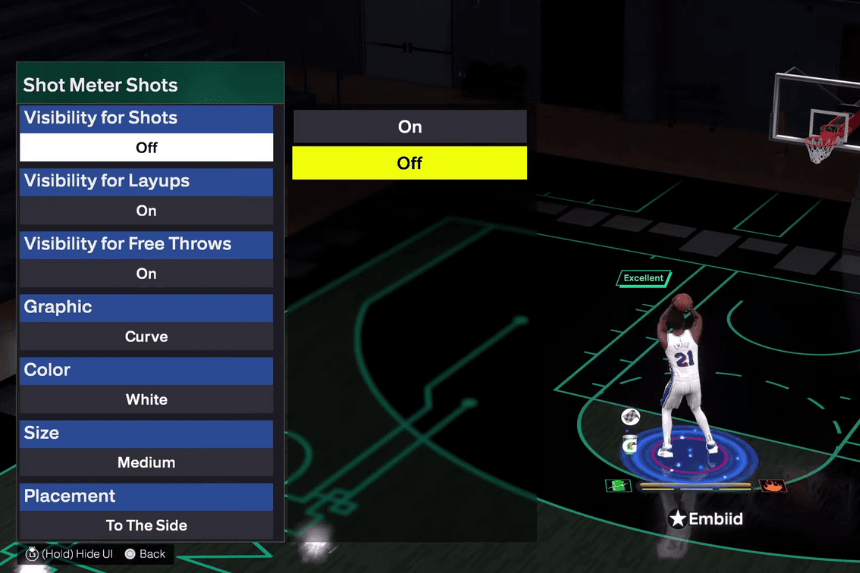Image resolution: width=860 pixels, height=573 pixels.
Task: Choose the On option
Action: (409, 127)
